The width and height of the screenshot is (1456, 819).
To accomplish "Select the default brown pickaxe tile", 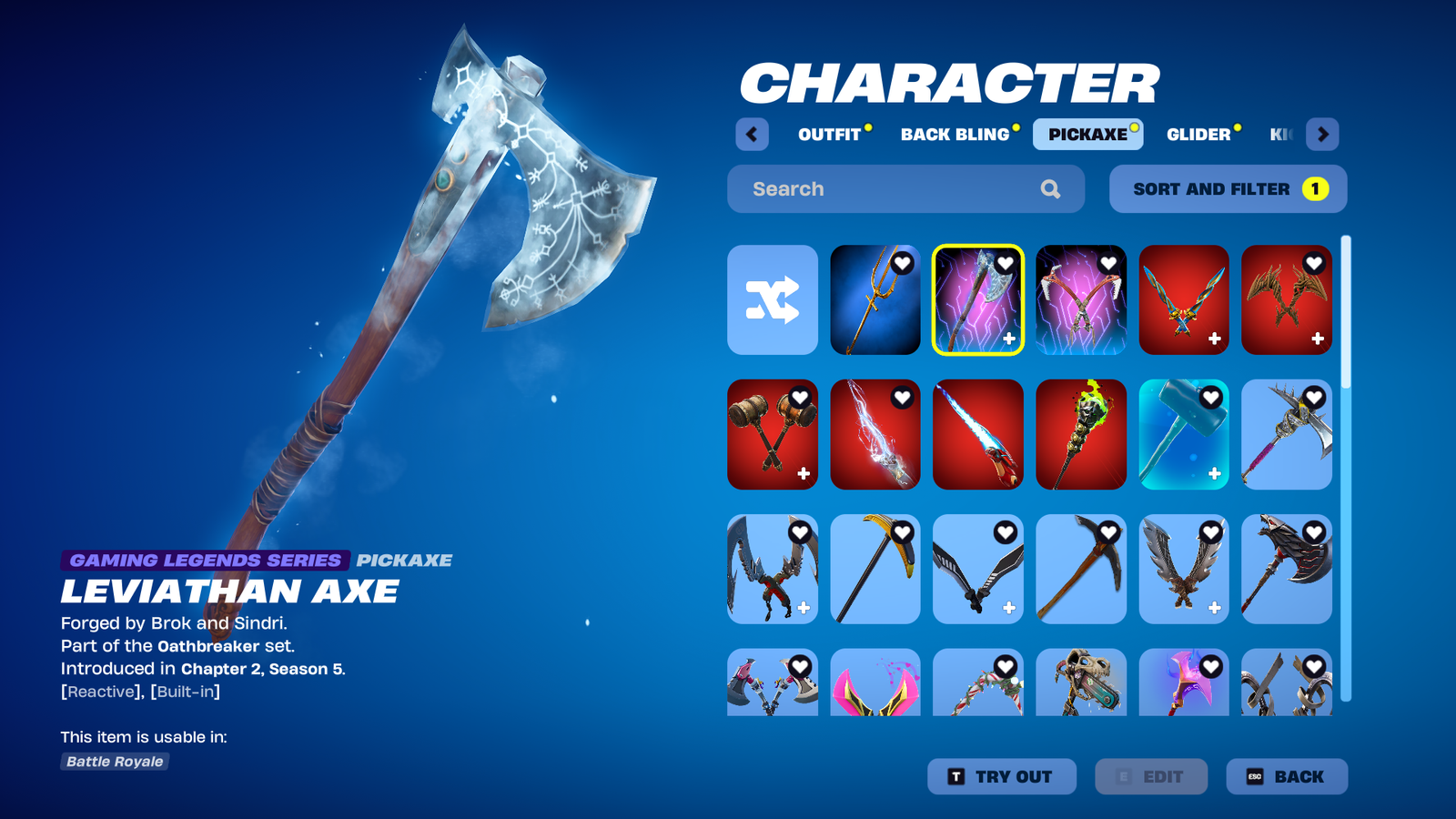I will (1080, 569).
